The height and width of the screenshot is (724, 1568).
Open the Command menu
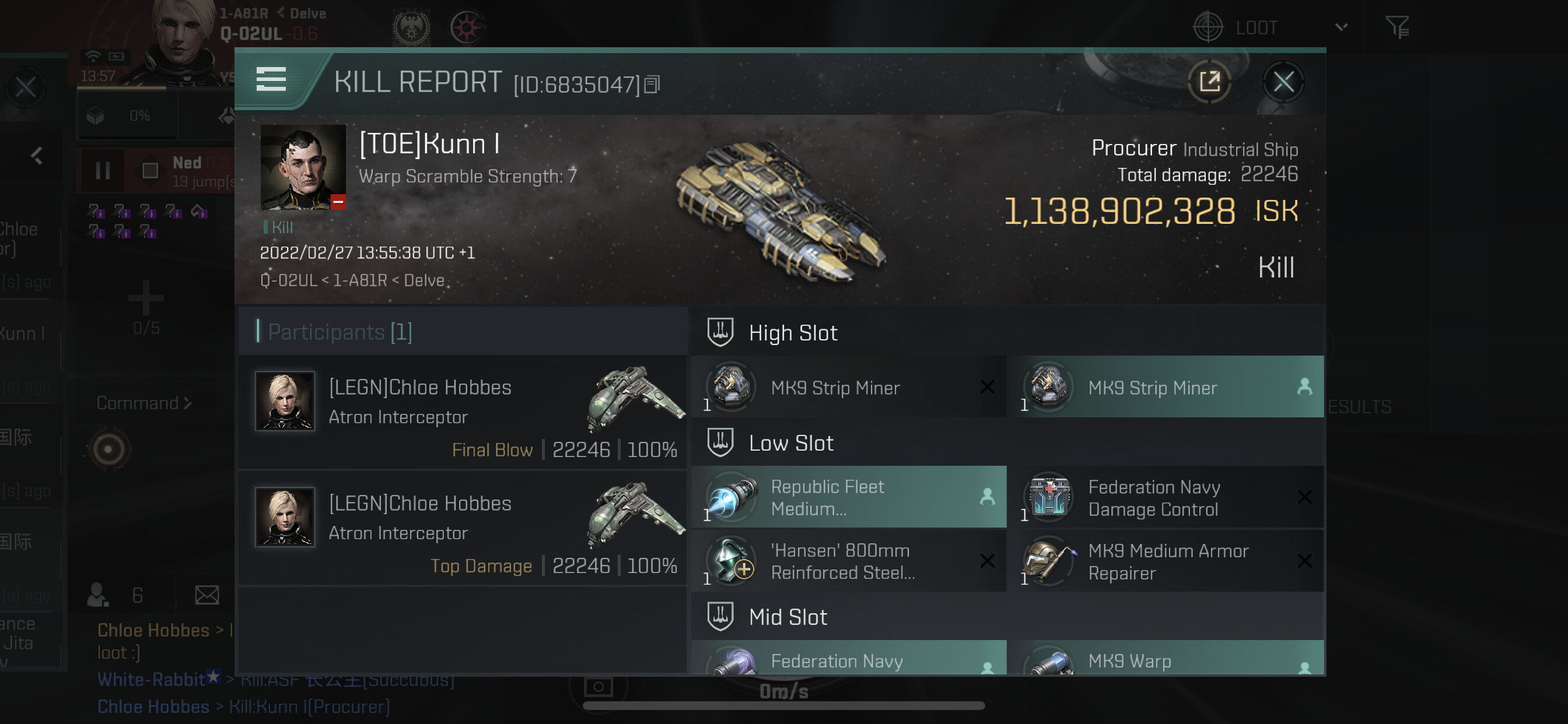coord(143,403)
